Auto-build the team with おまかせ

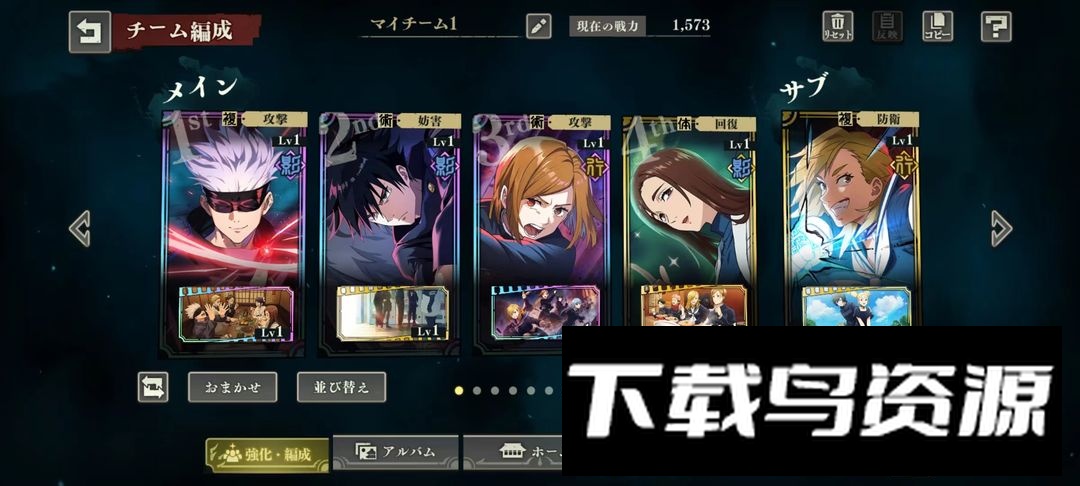[232, 387]
